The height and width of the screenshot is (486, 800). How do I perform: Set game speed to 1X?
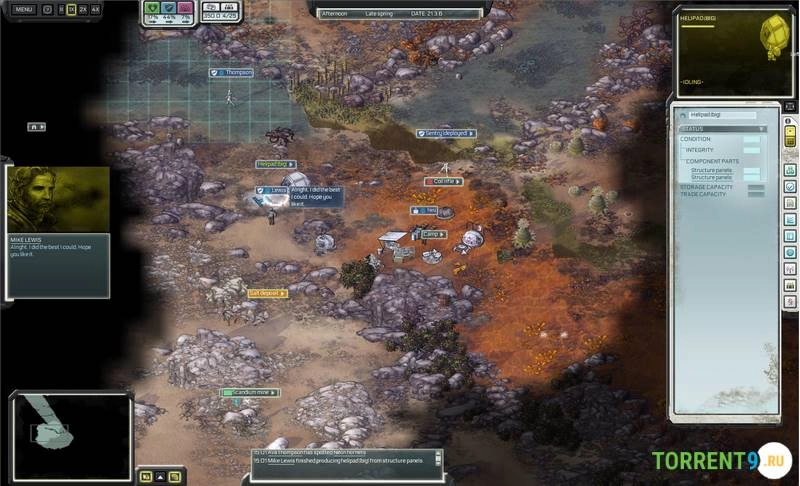71,9
